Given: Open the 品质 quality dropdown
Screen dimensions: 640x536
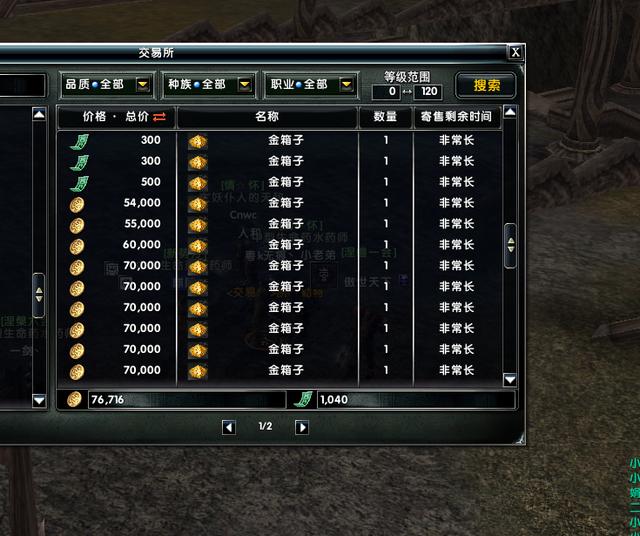Looking at the screenshot, I should pyautogui.click(x=143, y=85).
